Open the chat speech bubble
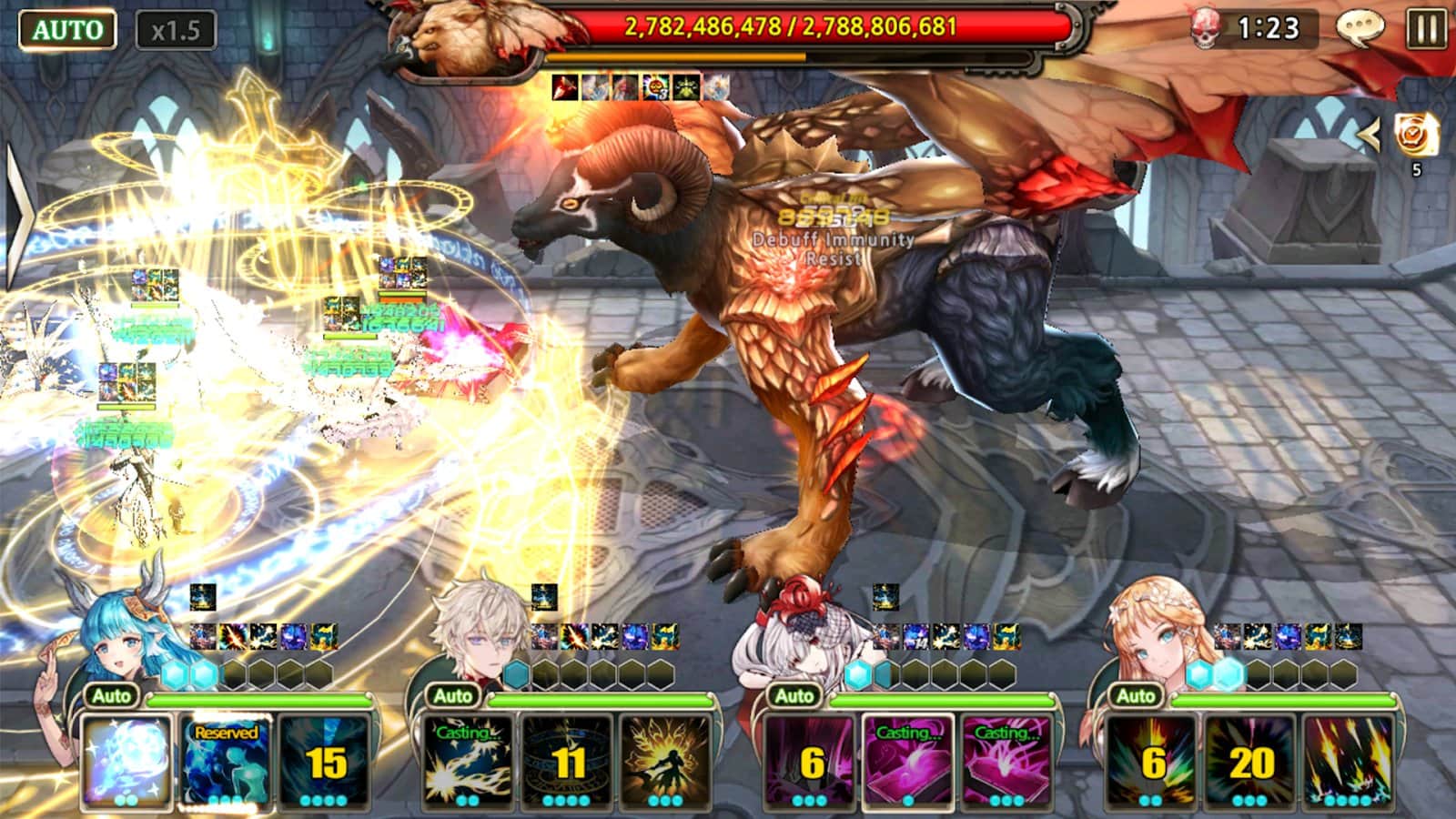This screenshot has height=819, width=1456. [1360, 29]
